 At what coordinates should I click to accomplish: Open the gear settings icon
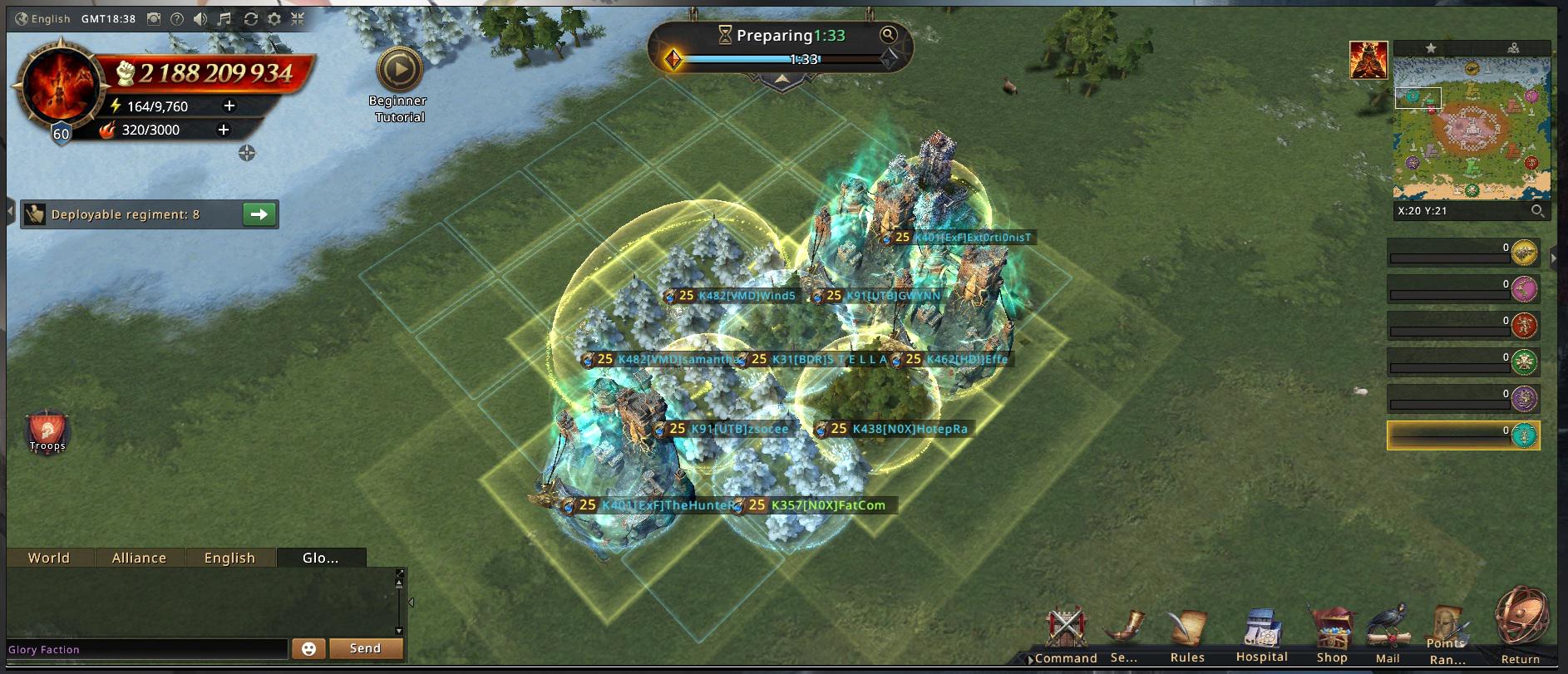[274, 18]
